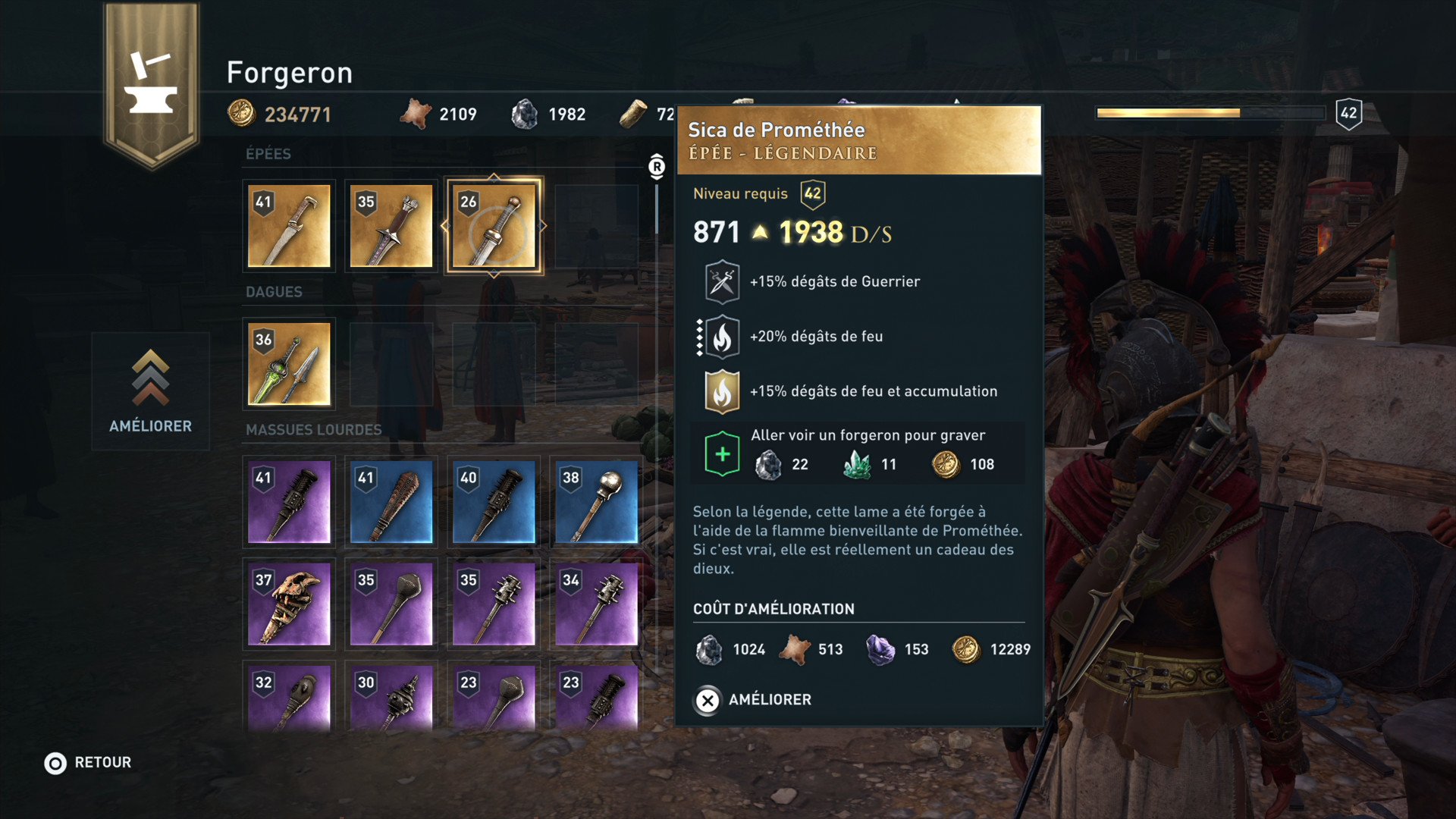
Task: Click the green engraving plus slot
Action: click(x=722, y=454)
